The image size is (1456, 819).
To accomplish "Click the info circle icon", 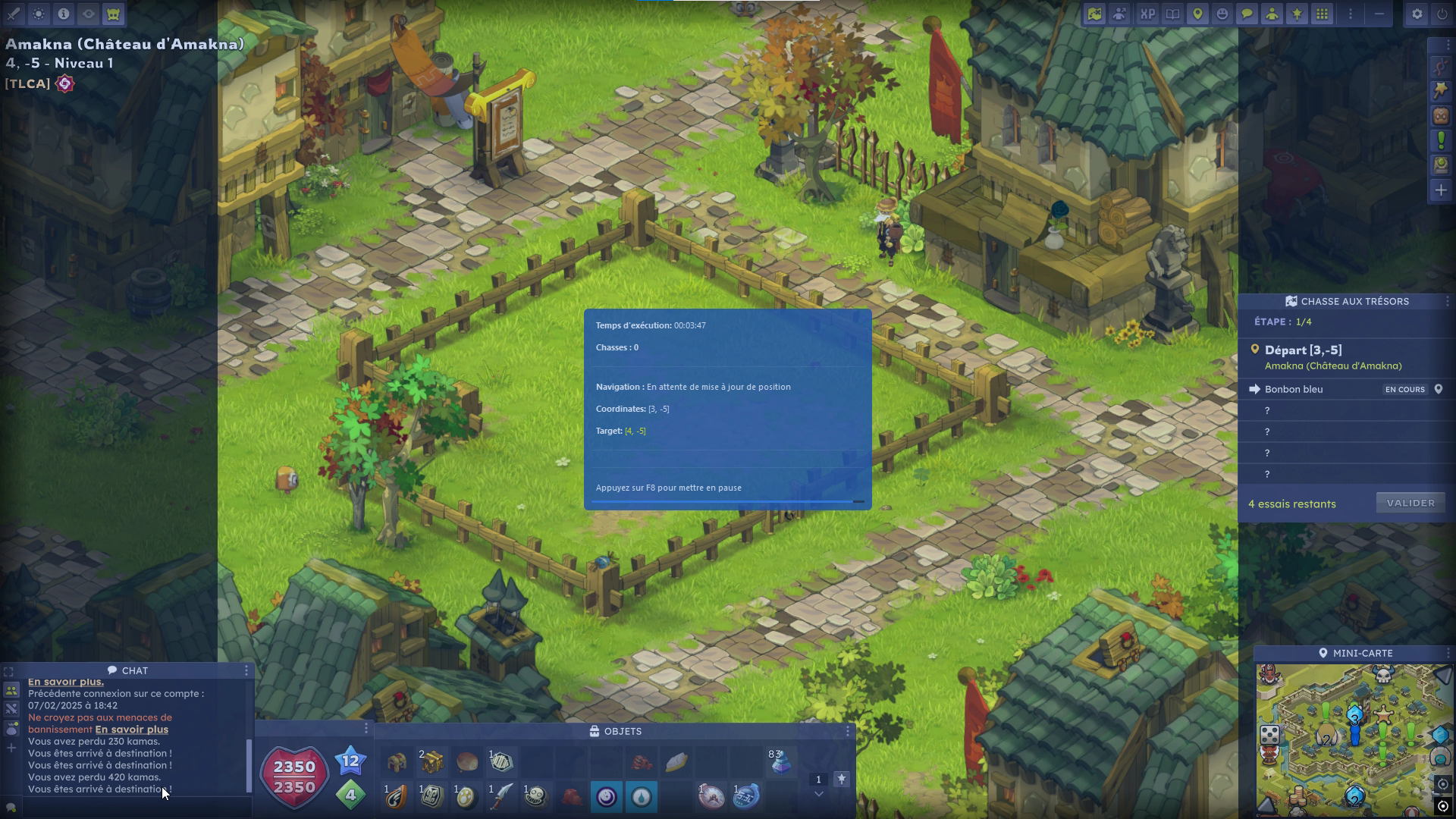I will (64, 14).
